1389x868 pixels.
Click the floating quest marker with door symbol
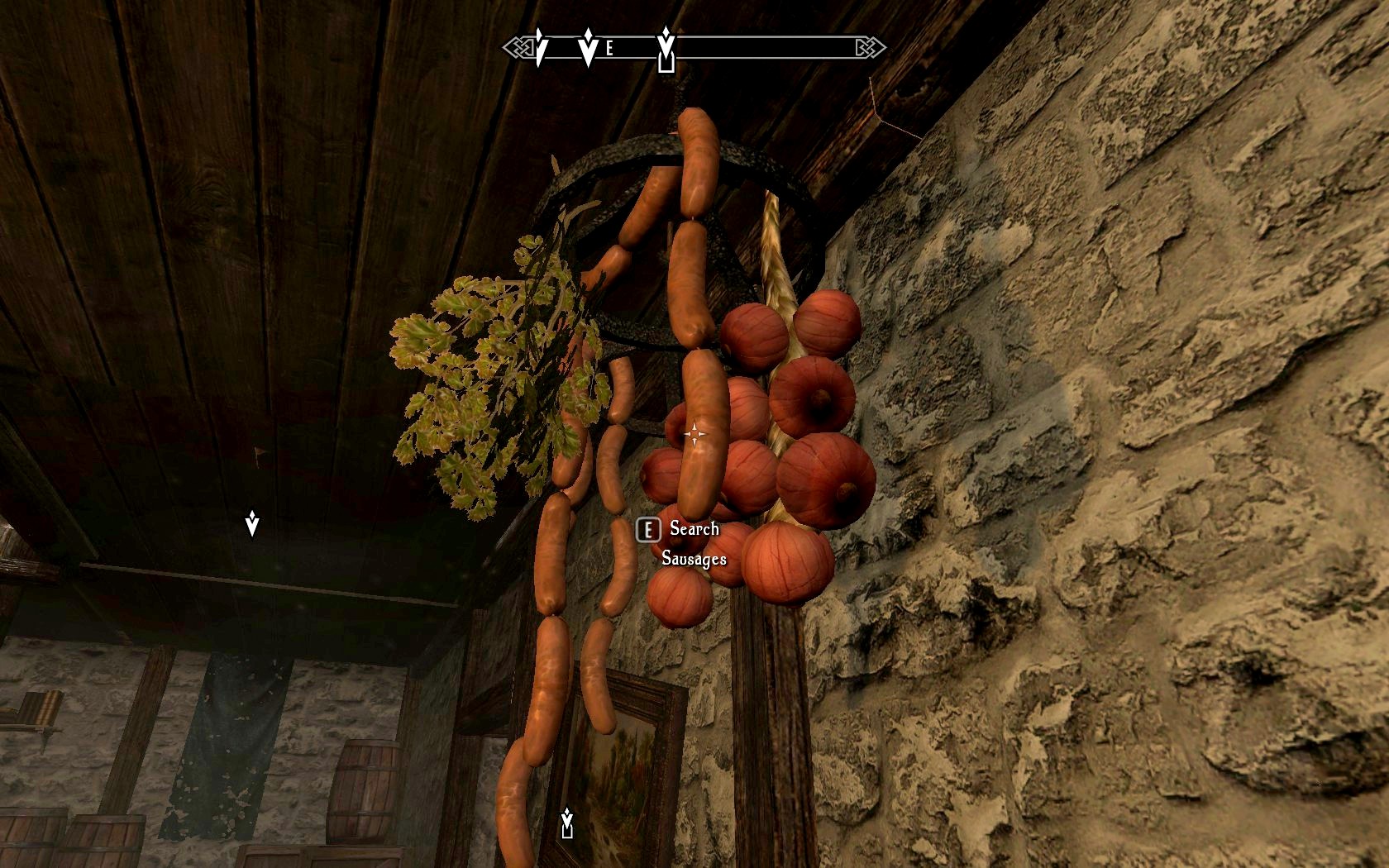(x=567, y=823)
